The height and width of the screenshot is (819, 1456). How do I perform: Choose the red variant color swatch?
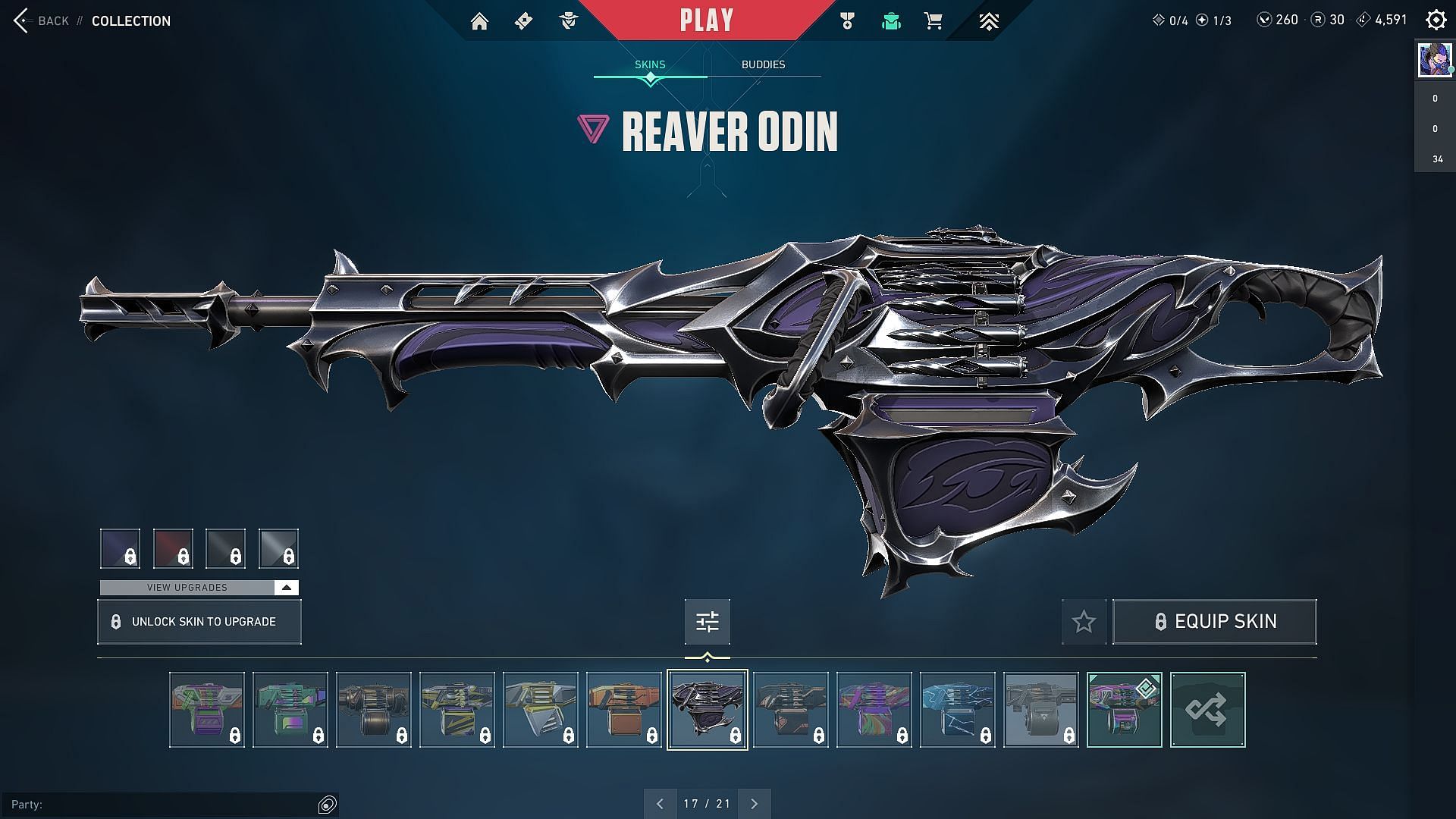pos(173,548)
